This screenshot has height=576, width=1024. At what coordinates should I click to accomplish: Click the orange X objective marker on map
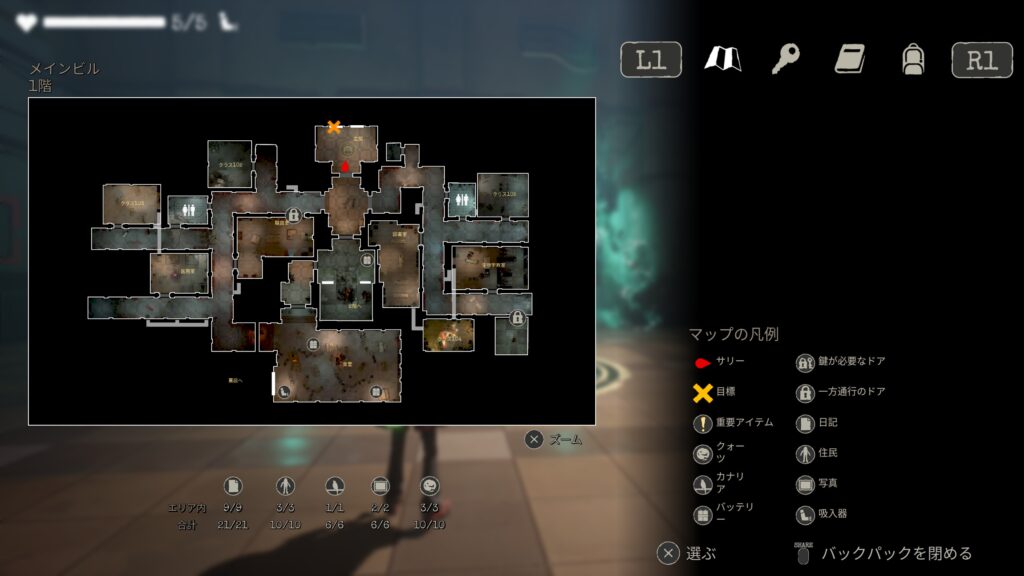coord(334,127)
